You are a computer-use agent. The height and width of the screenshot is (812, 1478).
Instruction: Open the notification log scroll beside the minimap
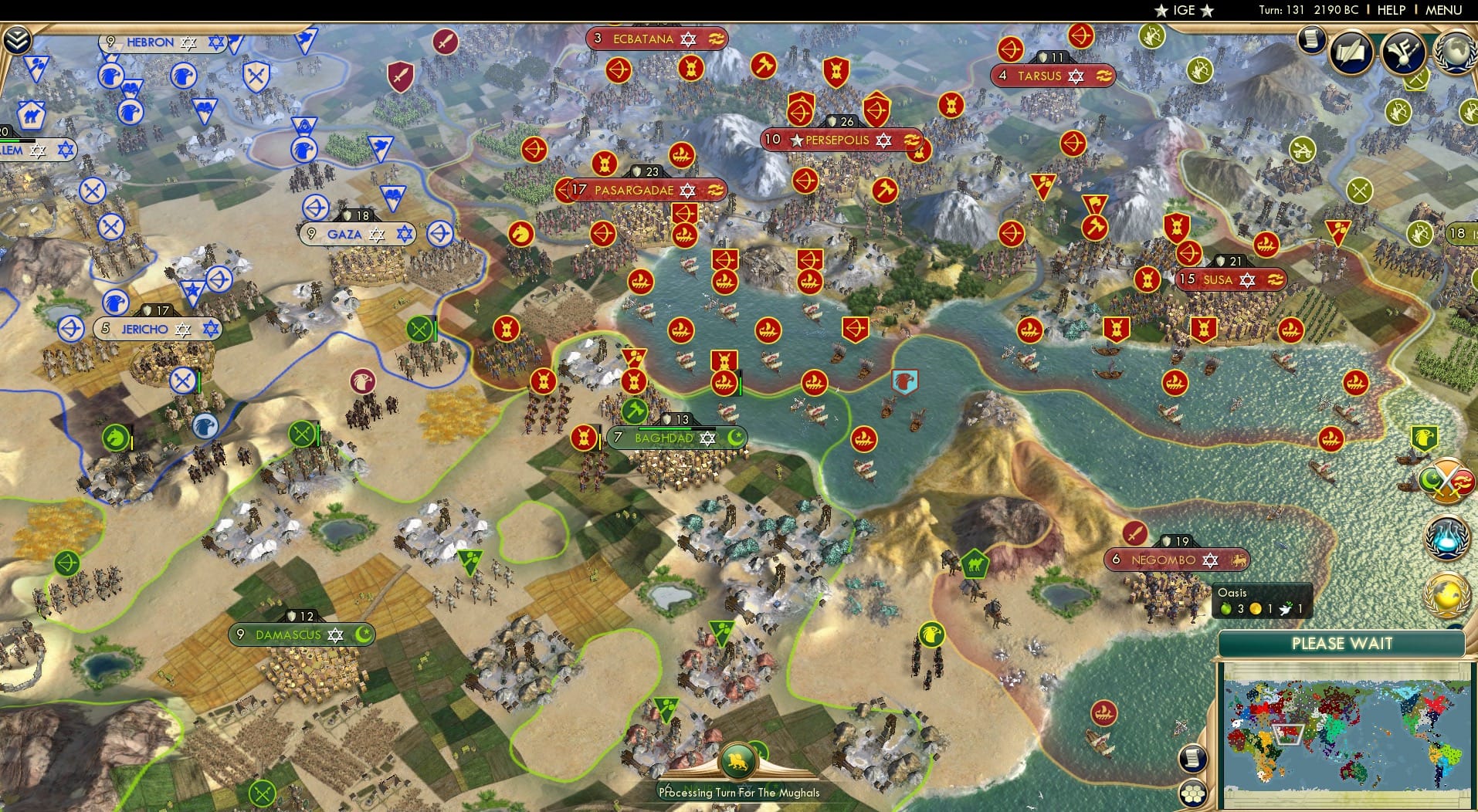coord(1194,758)
